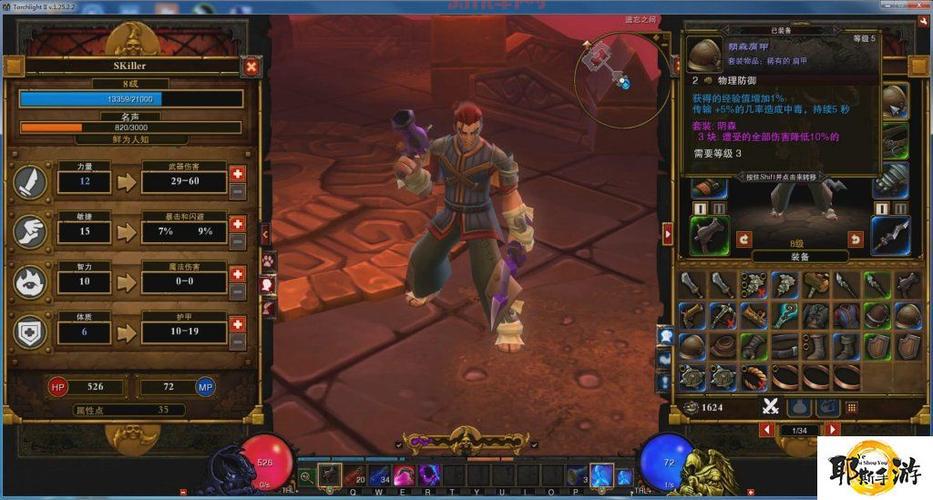Add a point to Focus (智力)
The height and width of the screenshot is (500, 933).
click(237, 273)
